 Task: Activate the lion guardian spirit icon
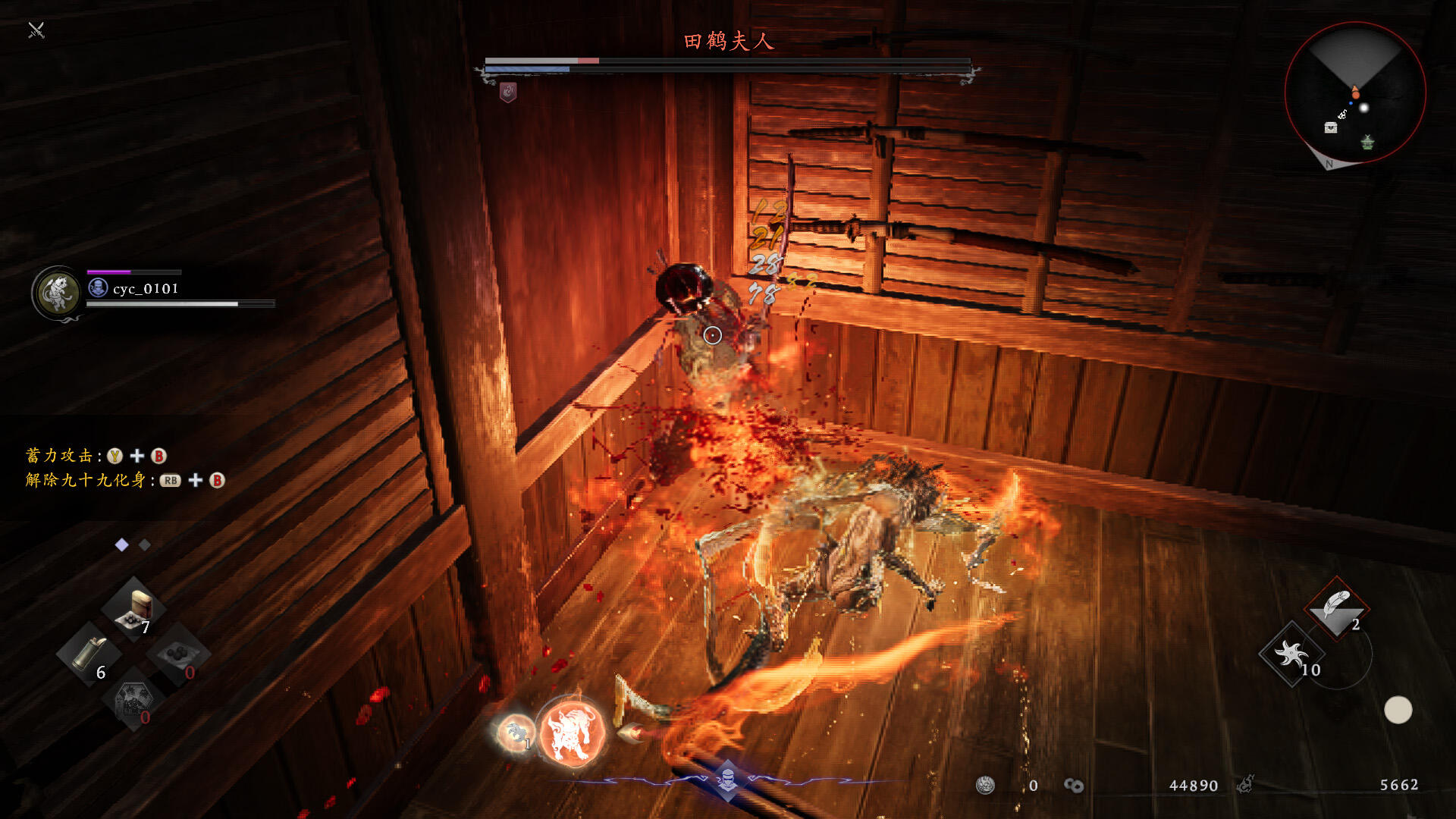572,732
